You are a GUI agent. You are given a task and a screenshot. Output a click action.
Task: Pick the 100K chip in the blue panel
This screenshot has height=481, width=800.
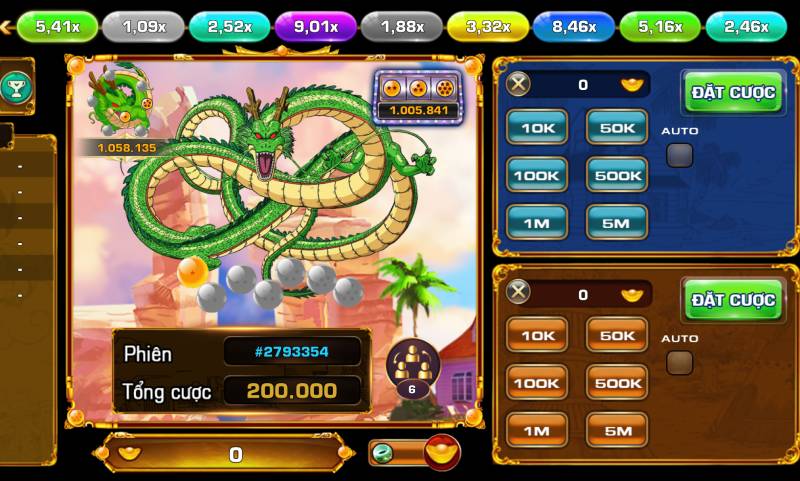pyautogui.click(x=537, y=175)
